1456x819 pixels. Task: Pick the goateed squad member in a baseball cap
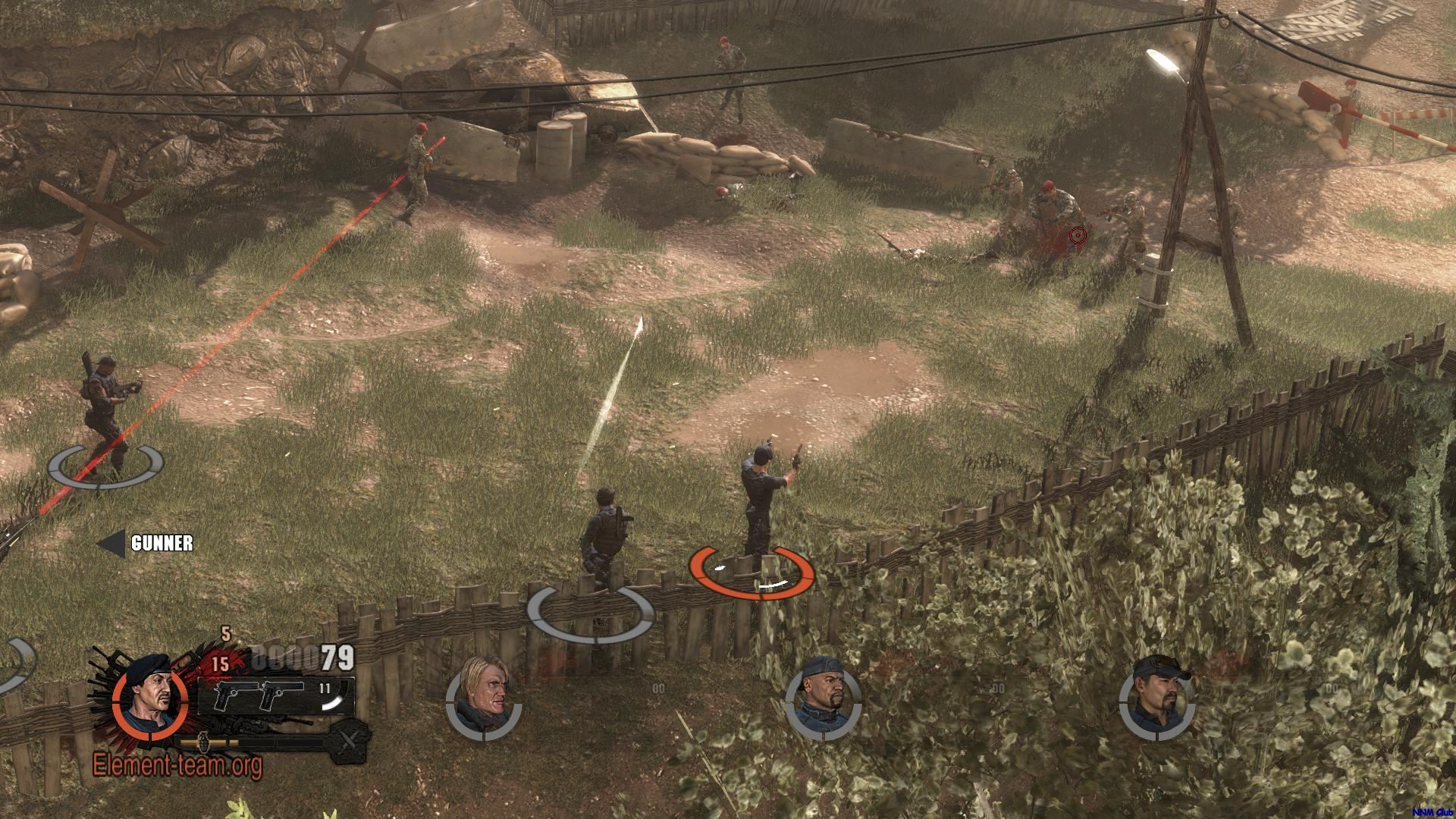1156,698
